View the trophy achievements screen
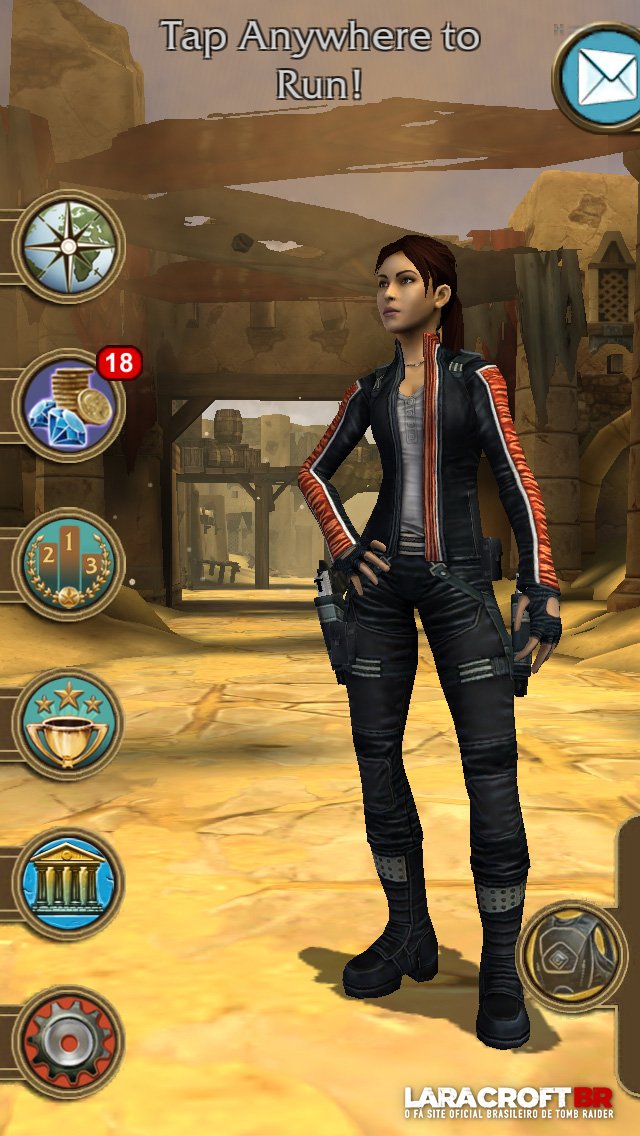 click(x=68, y=725)
